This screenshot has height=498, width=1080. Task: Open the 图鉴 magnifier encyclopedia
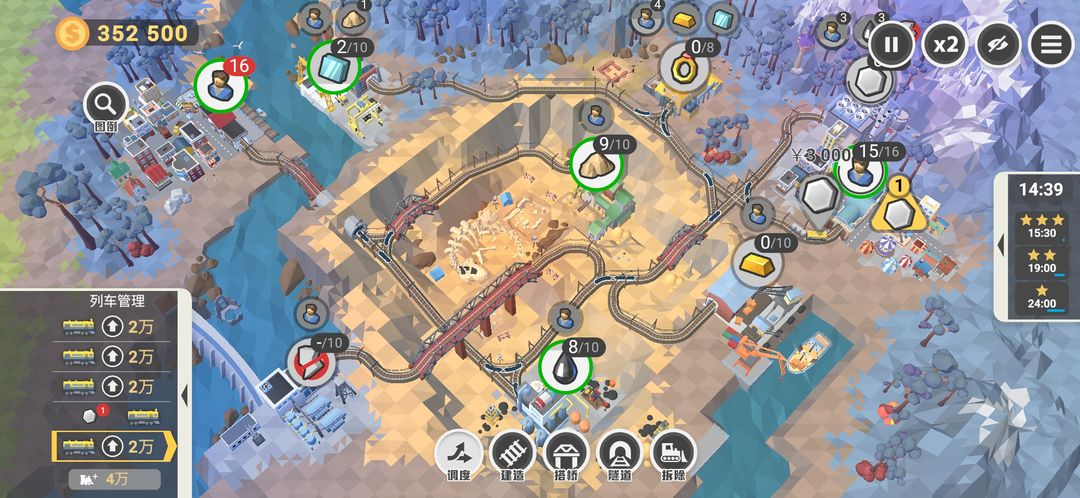pyautogui.click(x=105, y=104)
